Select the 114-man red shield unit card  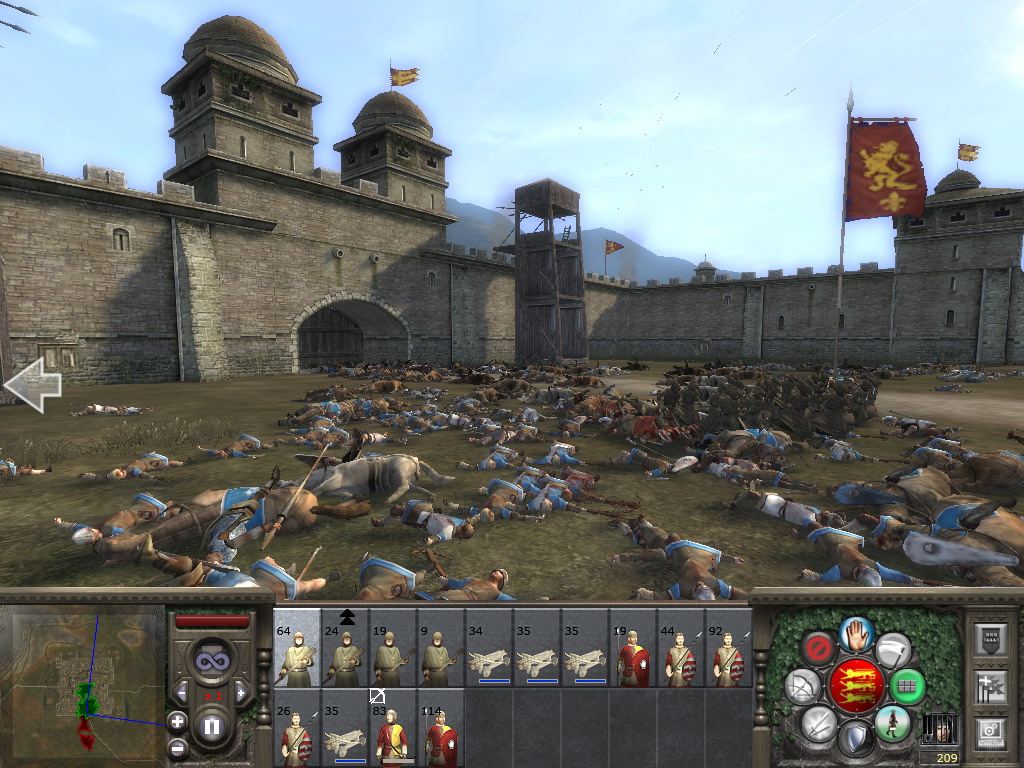point(441,728)
